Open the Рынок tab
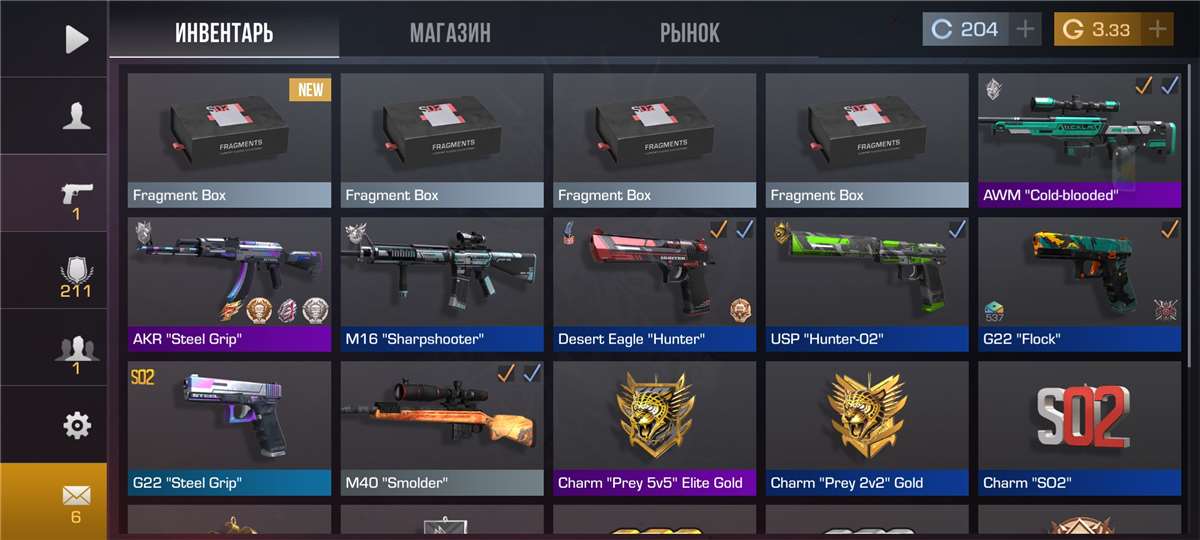1200x540 pixels. pos(689,32)
